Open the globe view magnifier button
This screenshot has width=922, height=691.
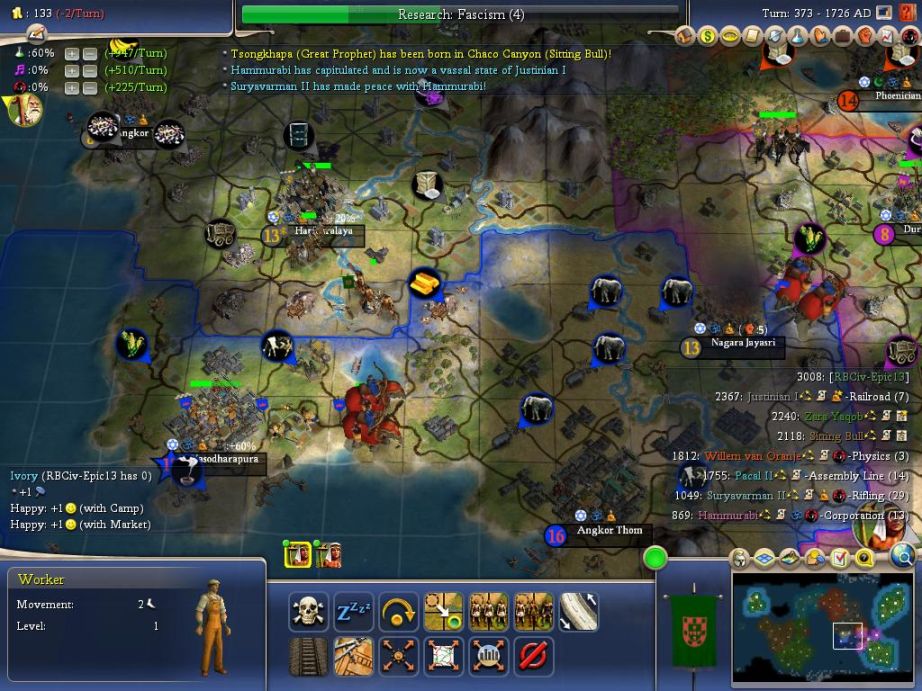(x=903, y=558)
